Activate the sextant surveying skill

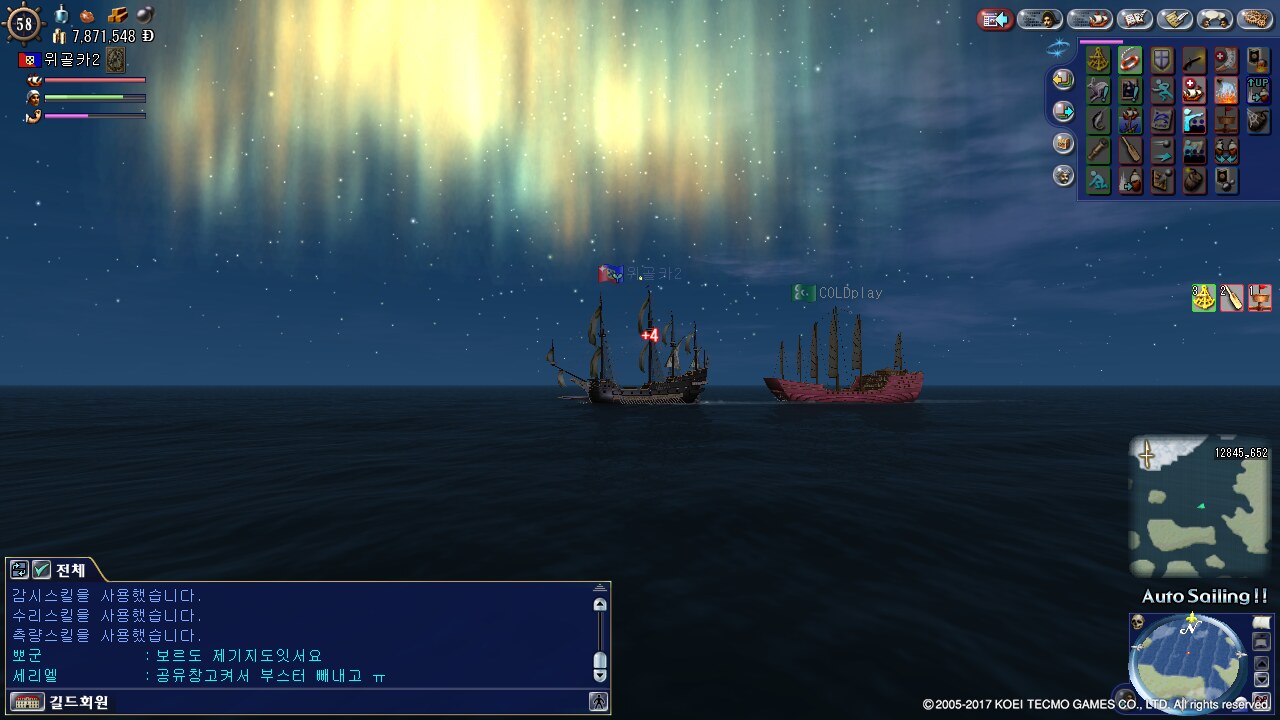(1098, 61)
